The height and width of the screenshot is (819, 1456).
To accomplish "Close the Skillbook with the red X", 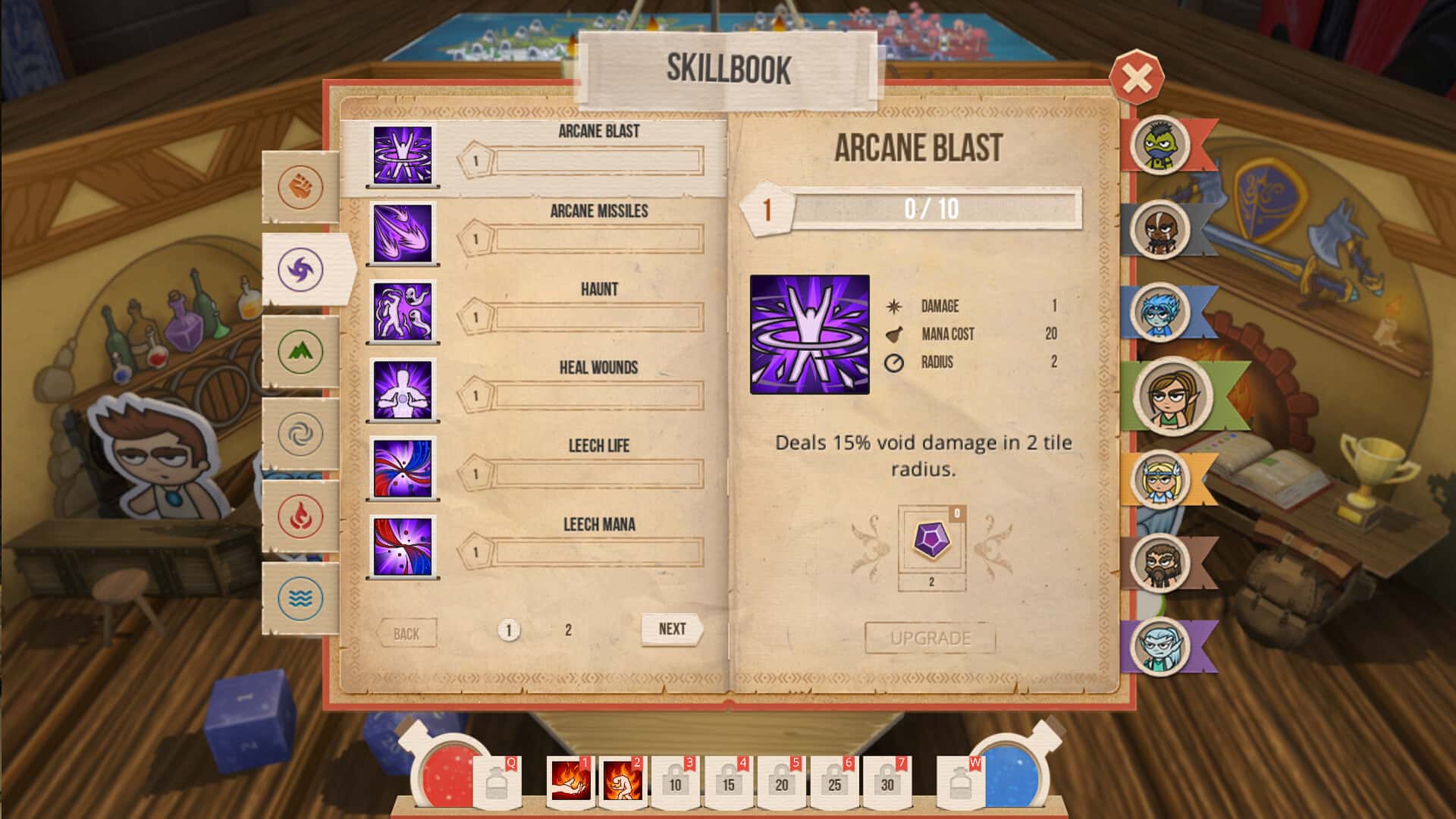I will pyautogui.click(x=1136, y=77).
